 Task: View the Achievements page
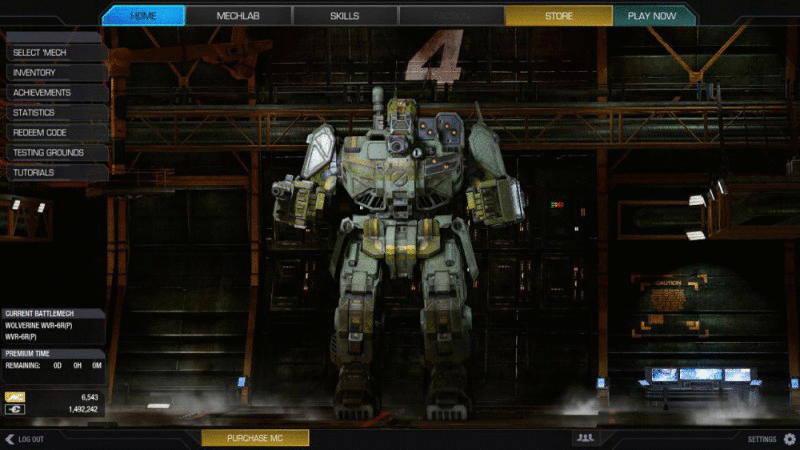pyautogui.click(x=54, y=92)
